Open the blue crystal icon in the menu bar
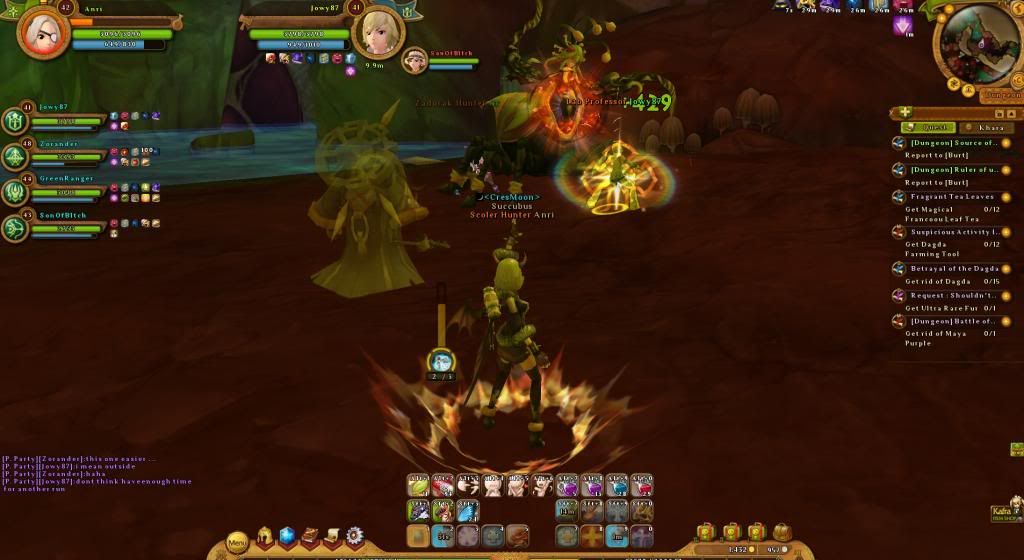1024x560 pixels. [x=288, y=537]
